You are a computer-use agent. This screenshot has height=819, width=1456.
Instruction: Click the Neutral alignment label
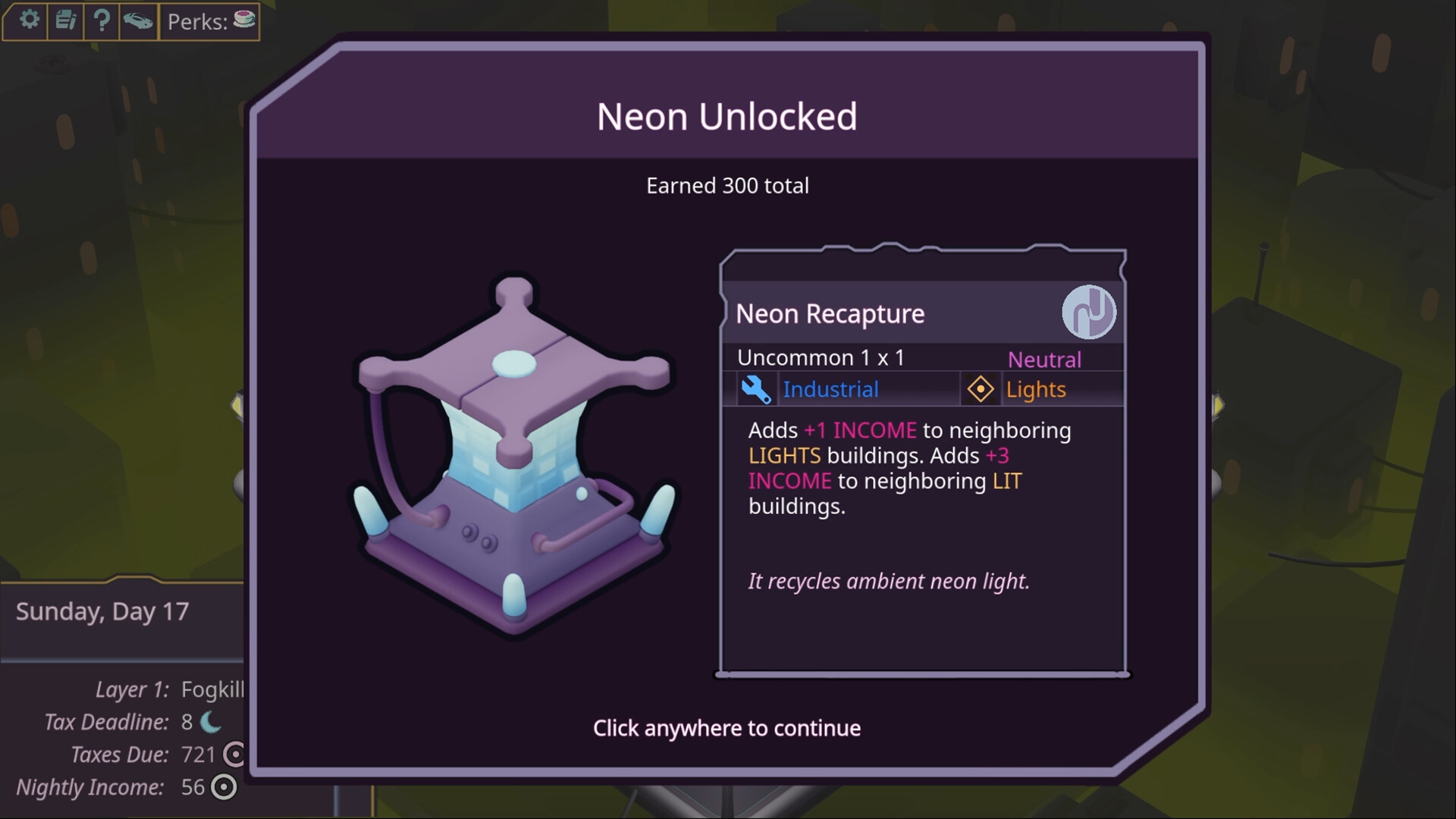(x=1044, y=359)
